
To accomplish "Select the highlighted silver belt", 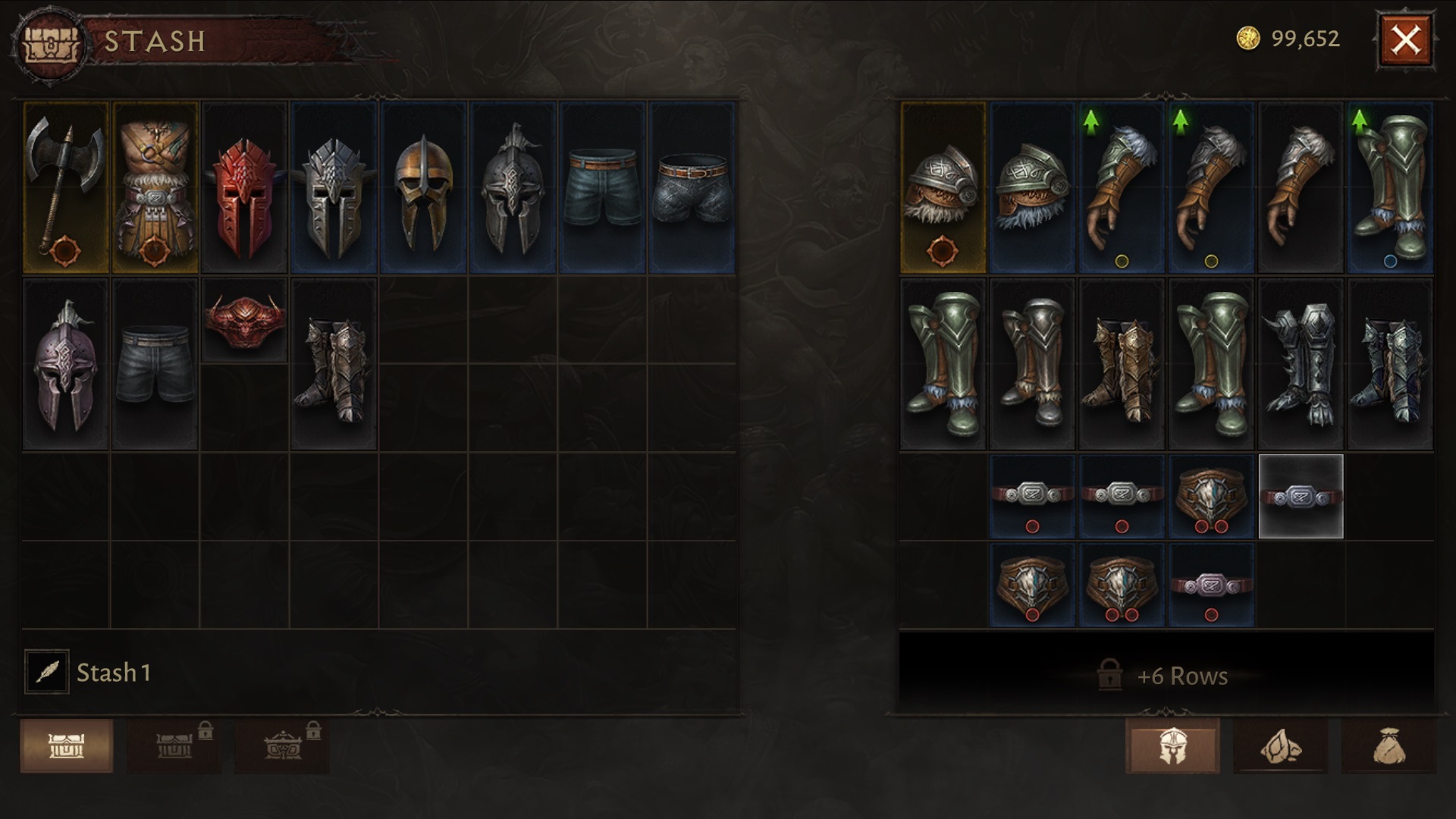I will tap(1299, 498).
